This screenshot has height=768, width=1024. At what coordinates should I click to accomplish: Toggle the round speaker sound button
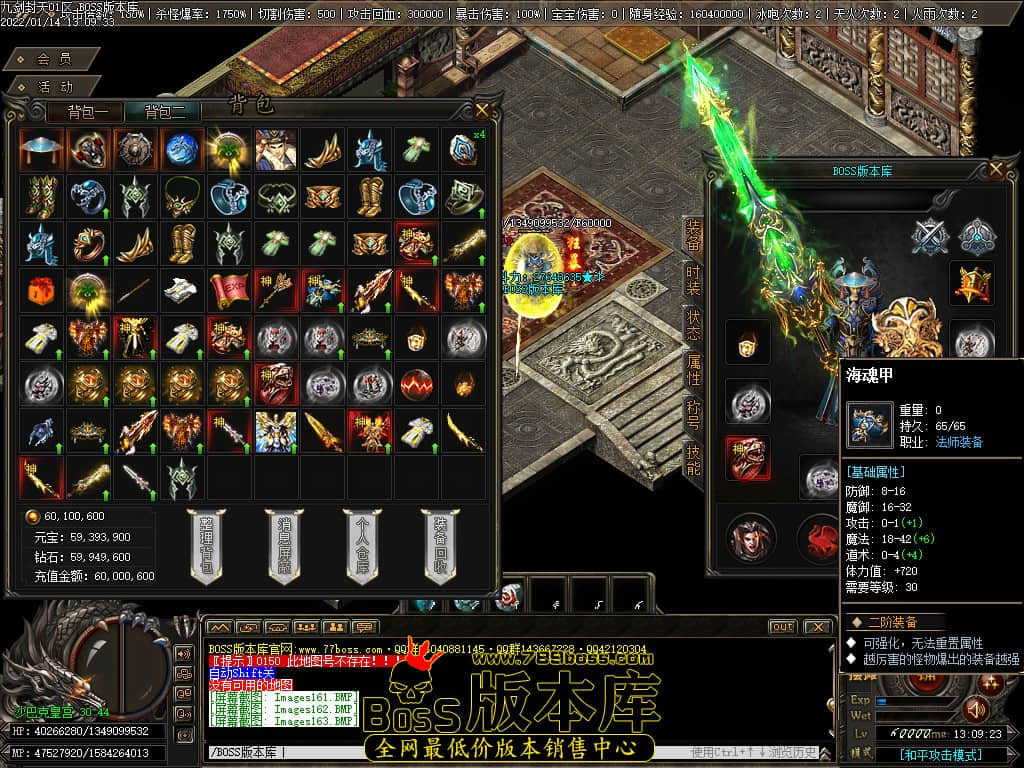click(x=976, y=709)
